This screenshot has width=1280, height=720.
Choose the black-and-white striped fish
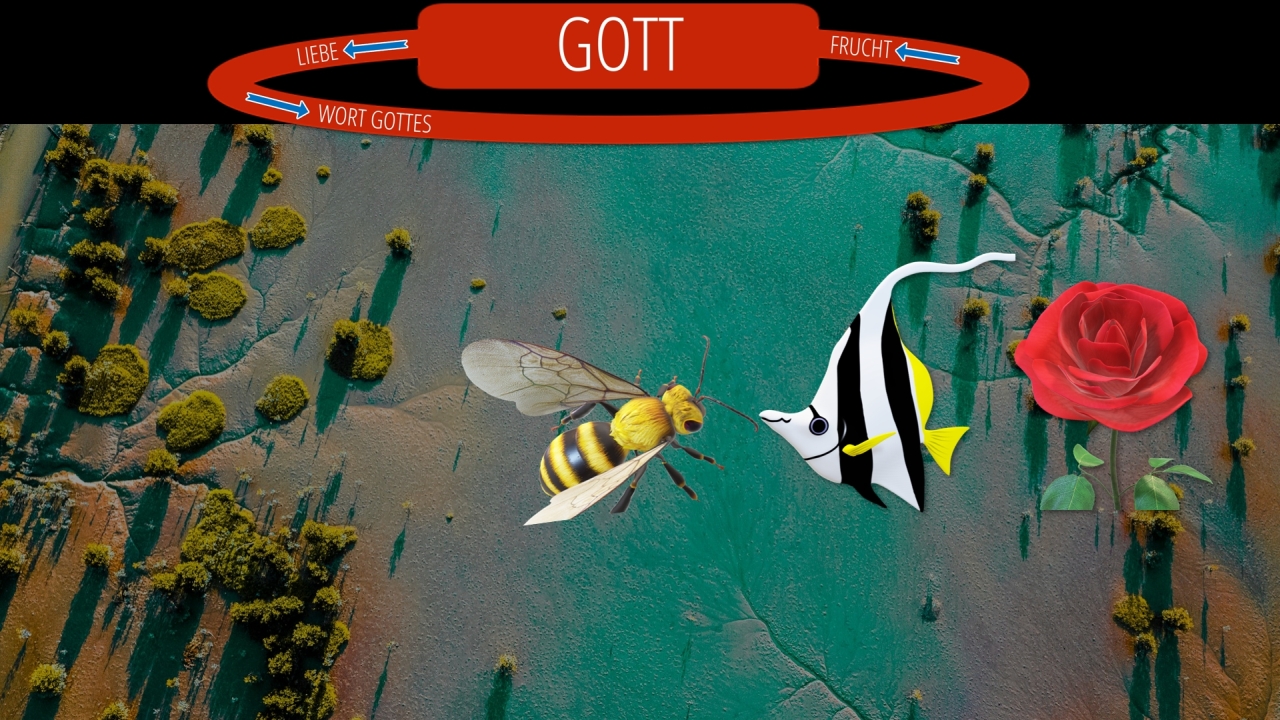click(x=870, y=400)
